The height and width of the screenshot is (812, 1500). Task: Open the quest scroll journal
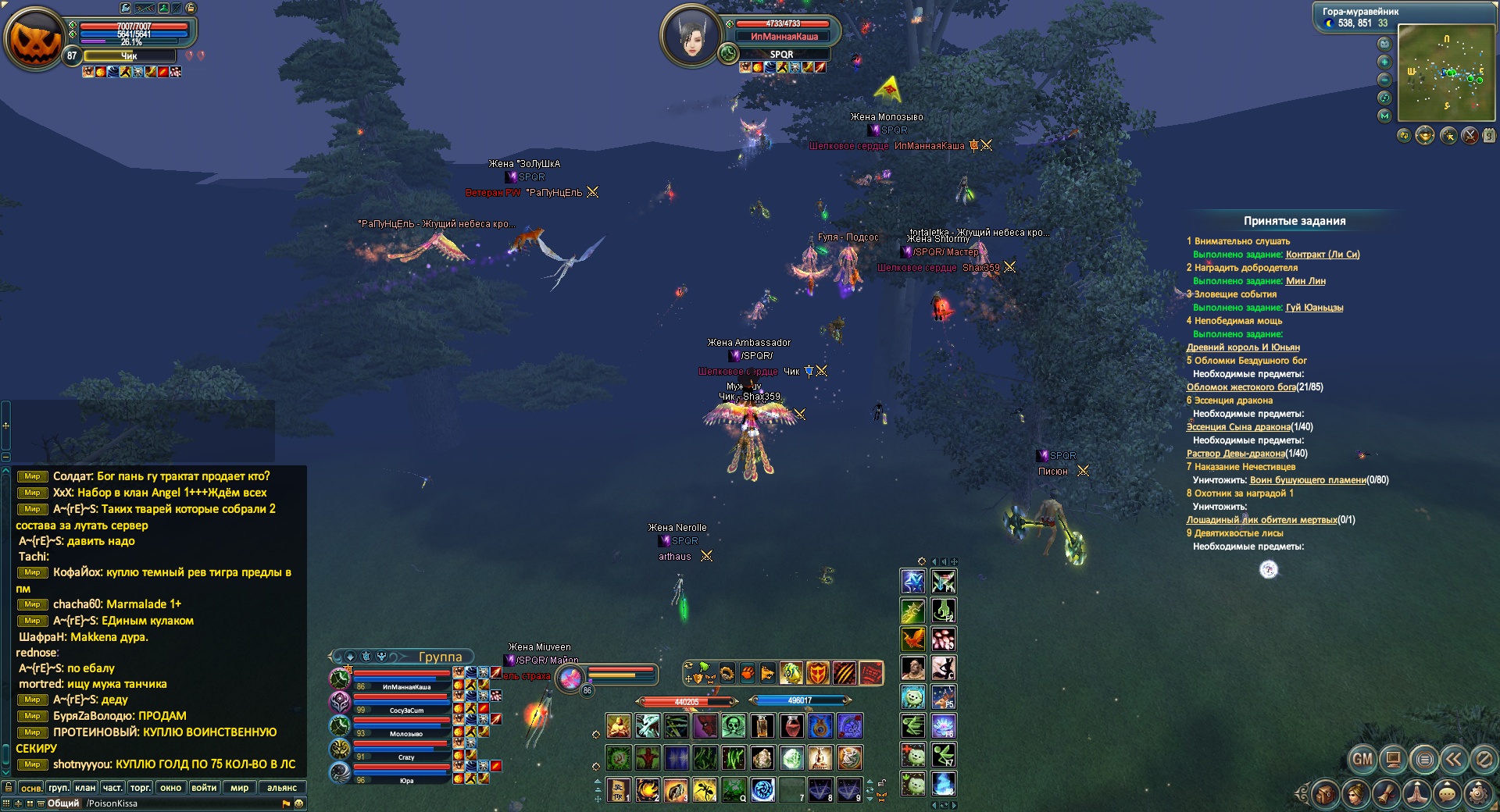(x=1387, y=794)
